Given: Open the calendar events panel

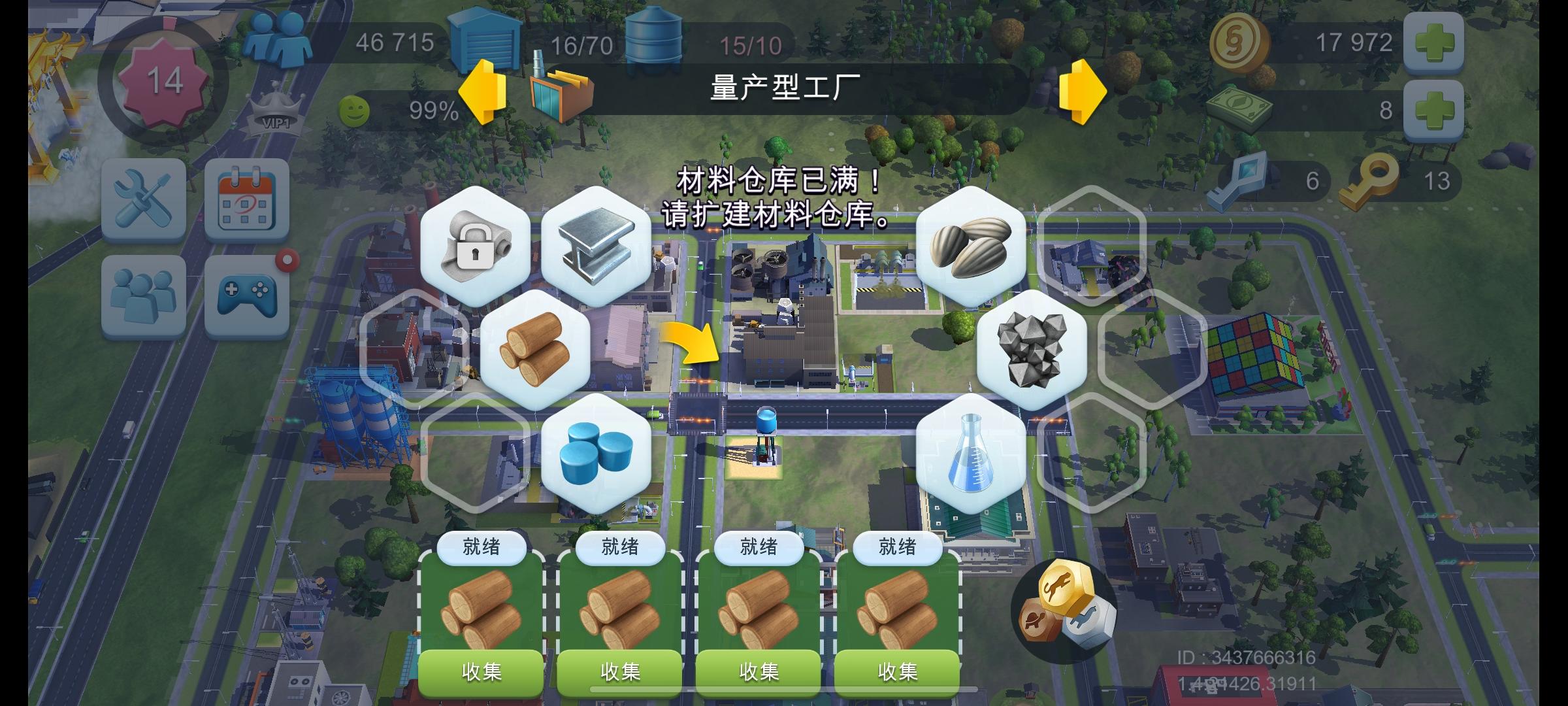Looking at the screenshot, I should [x=247, y=200].
